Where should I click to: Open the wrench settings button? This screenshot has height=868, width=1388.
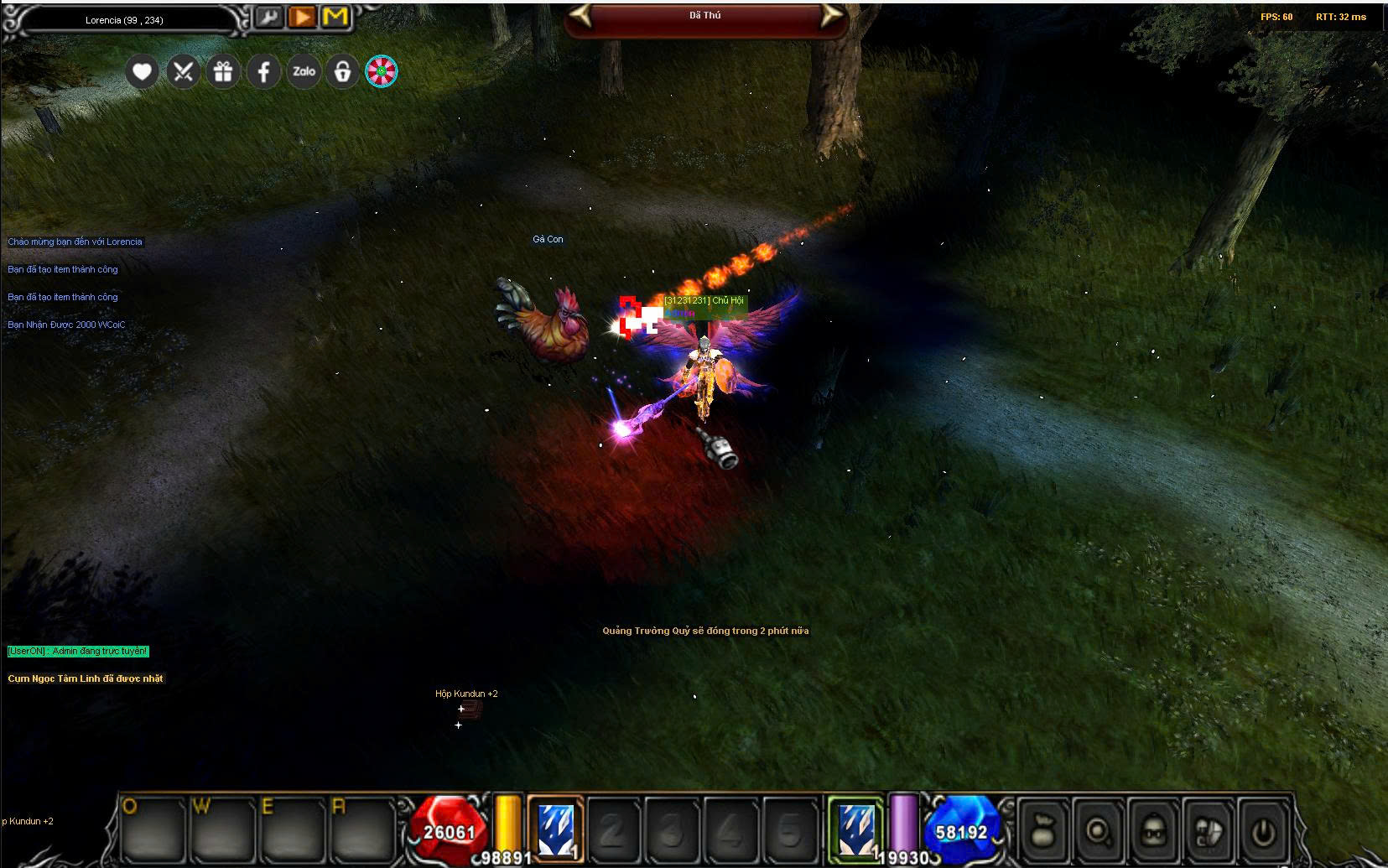pyautogui.click(x=268, y=17)
